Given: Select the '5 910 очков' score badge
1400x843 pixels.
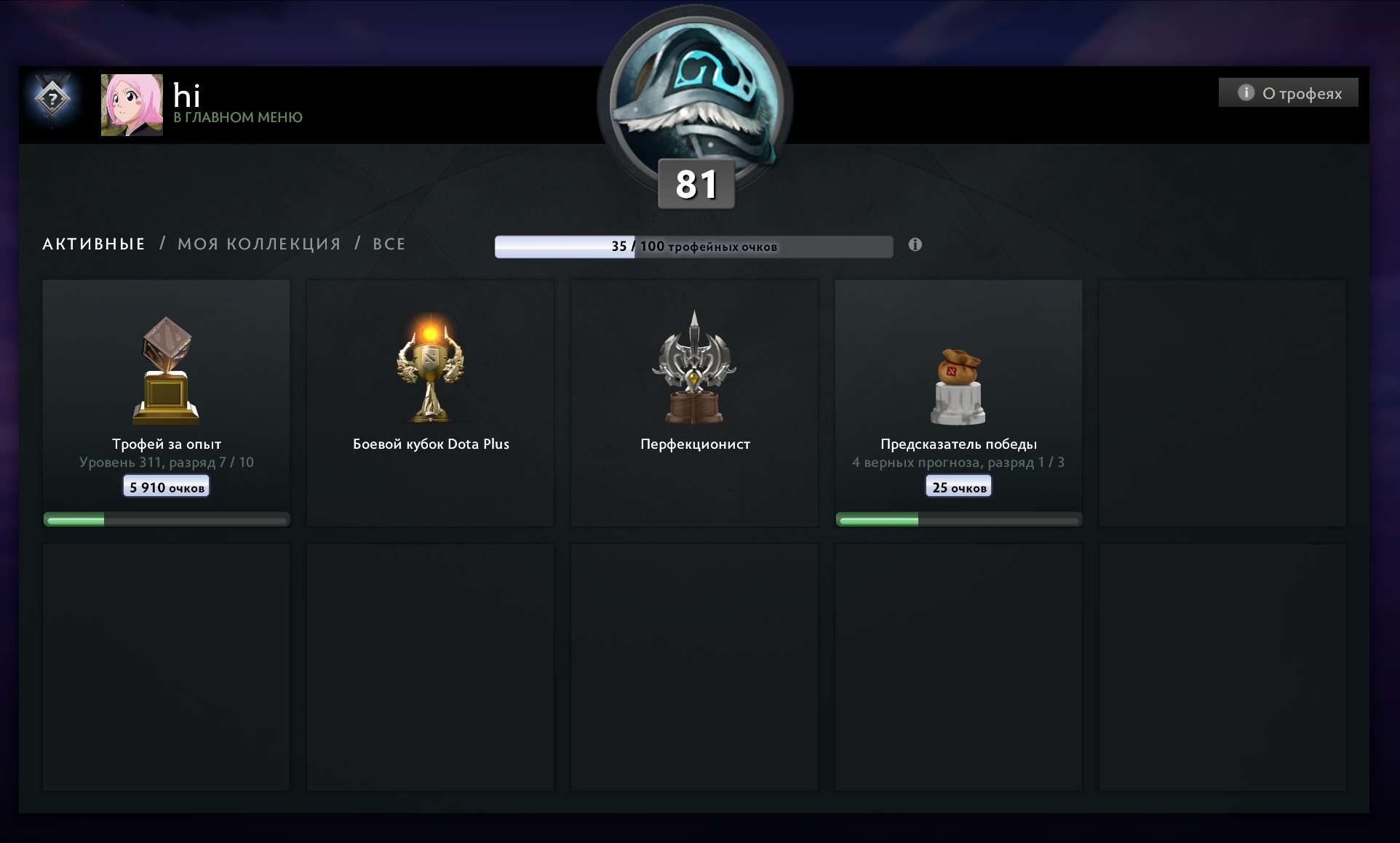Looking at the screenshot, I should pos(165,485).
